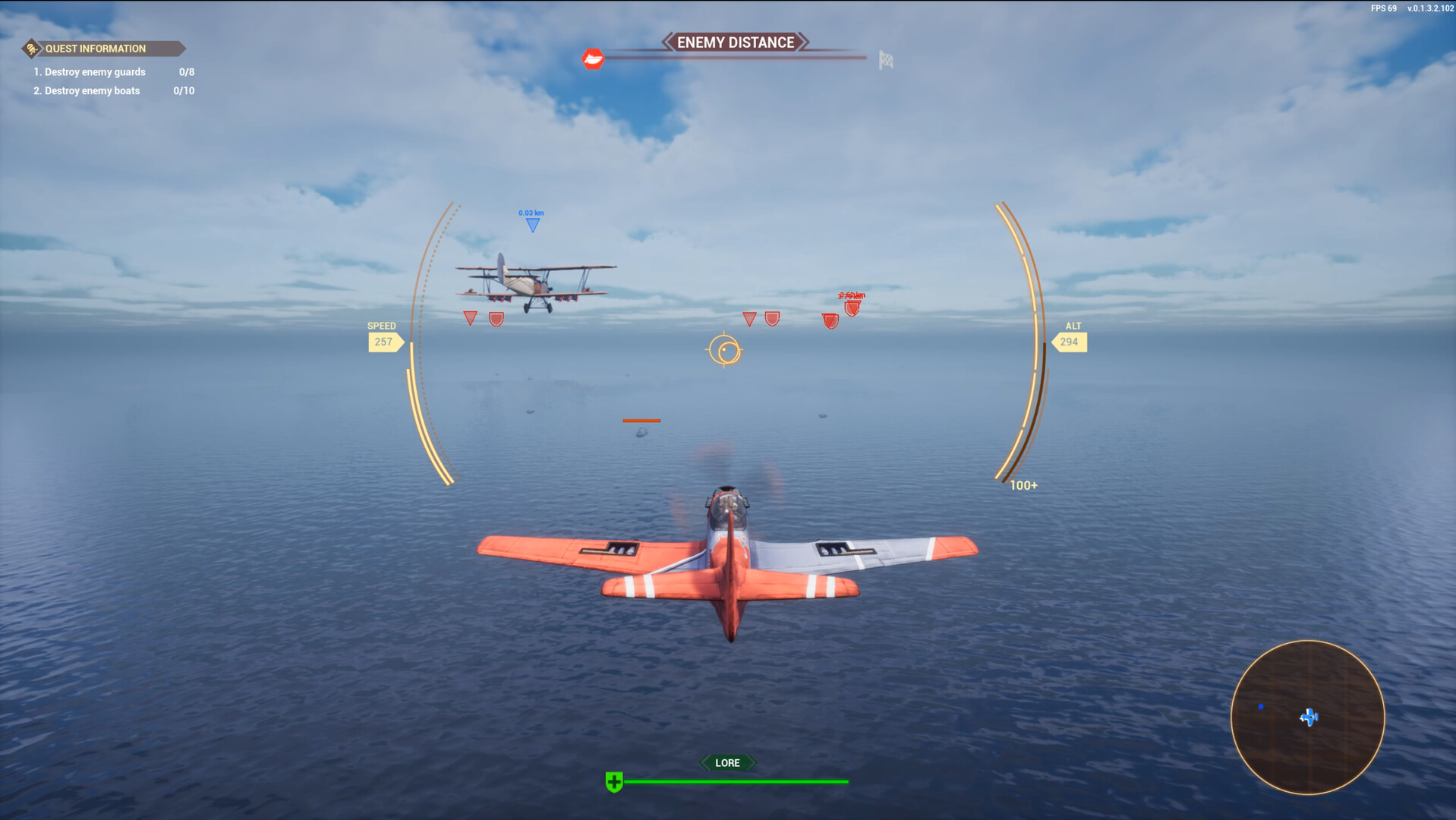
Task: Expand the Enemy Distance banner
Action: [735, 43]
